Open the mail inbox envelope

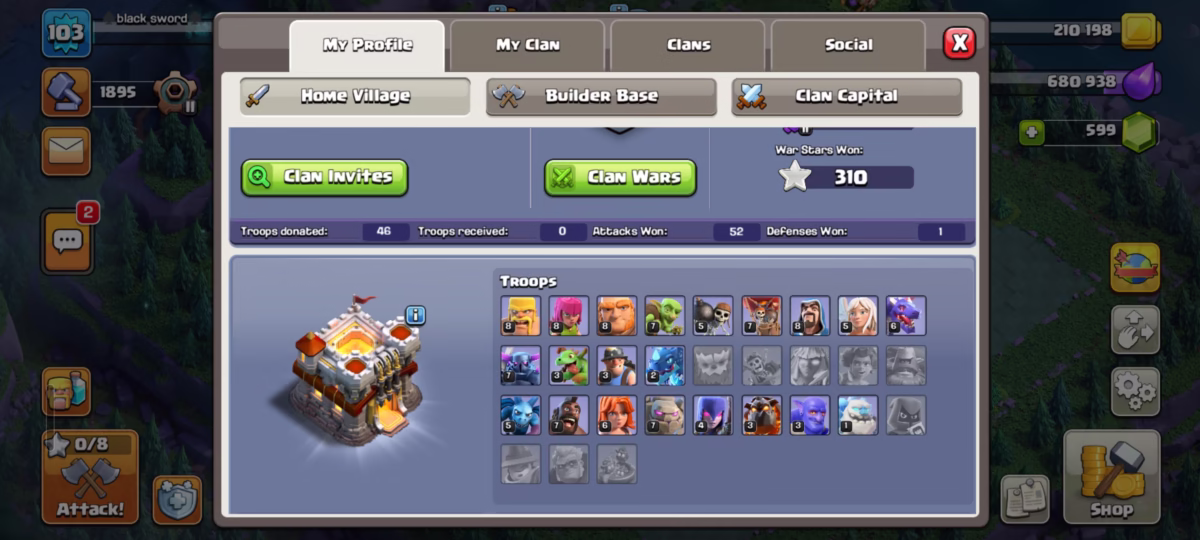tap(66, 151)
